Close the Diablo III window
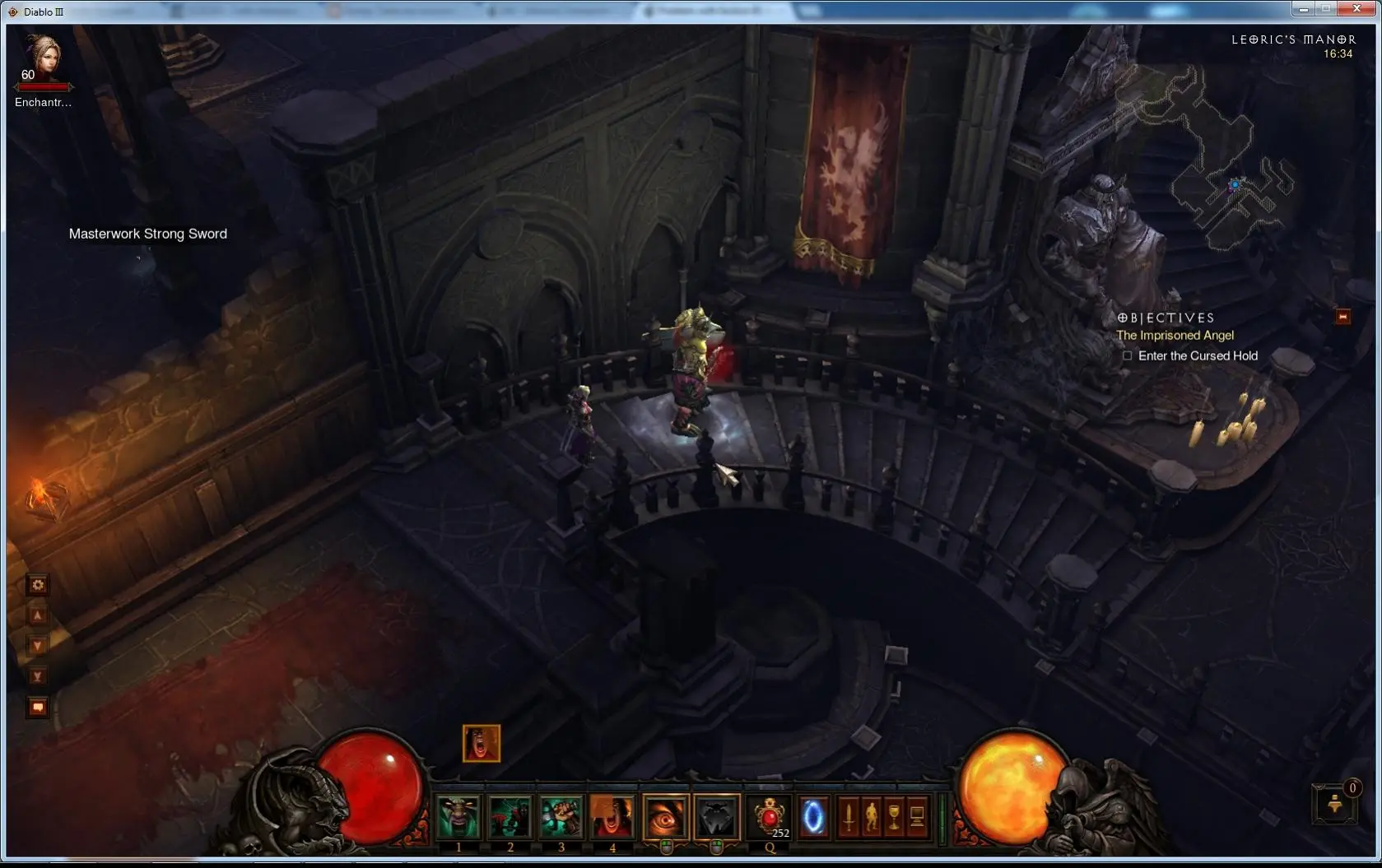Screen dimensions: 1382x868 click(1356, 9)
